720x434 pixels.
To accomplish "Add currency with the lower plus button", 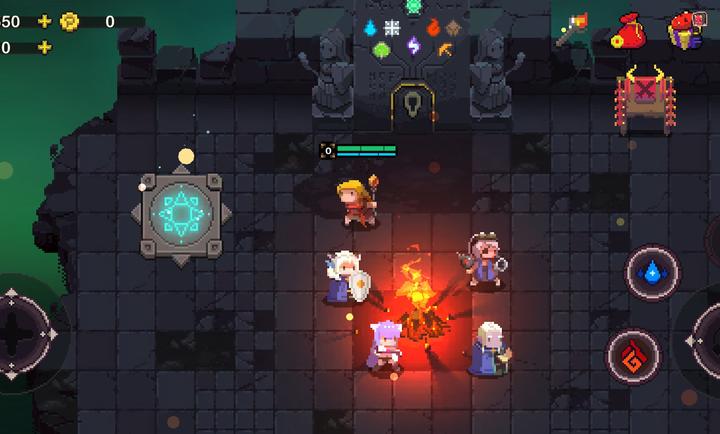I will point(44,47).
